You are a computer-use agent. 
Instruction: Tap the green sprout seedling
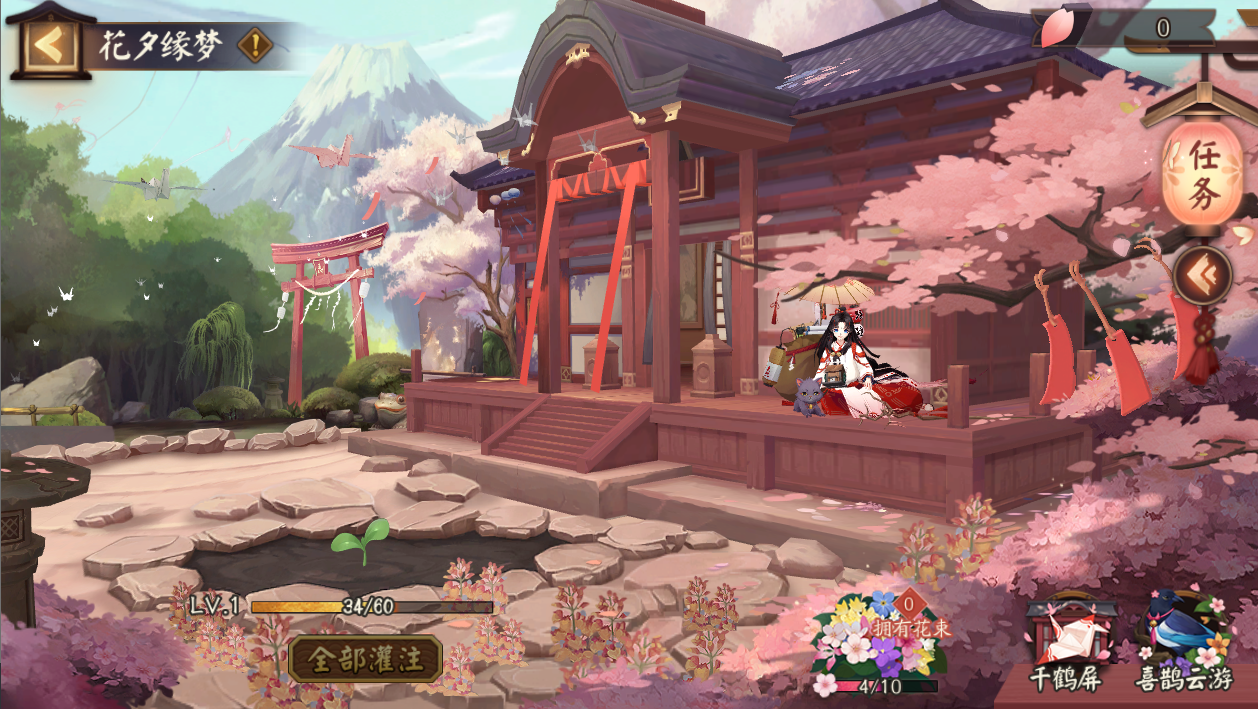click(x=358, y=540)
